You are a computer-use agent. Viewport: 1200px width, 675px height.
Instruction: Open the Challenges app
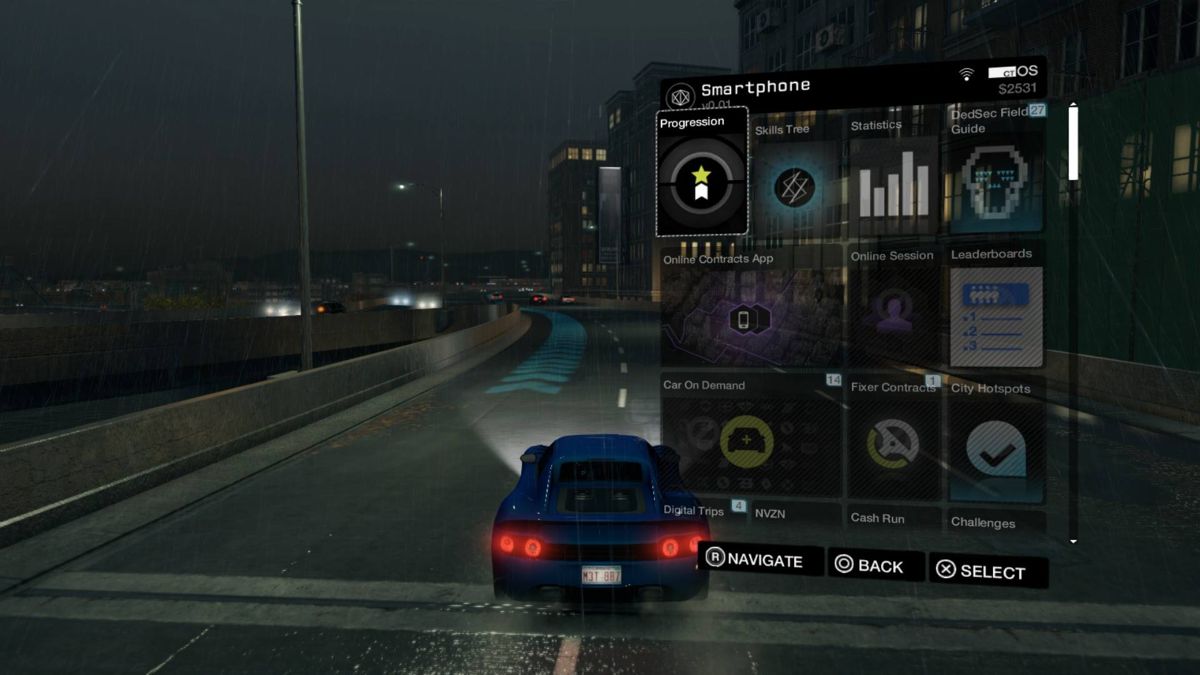point(996,522)
